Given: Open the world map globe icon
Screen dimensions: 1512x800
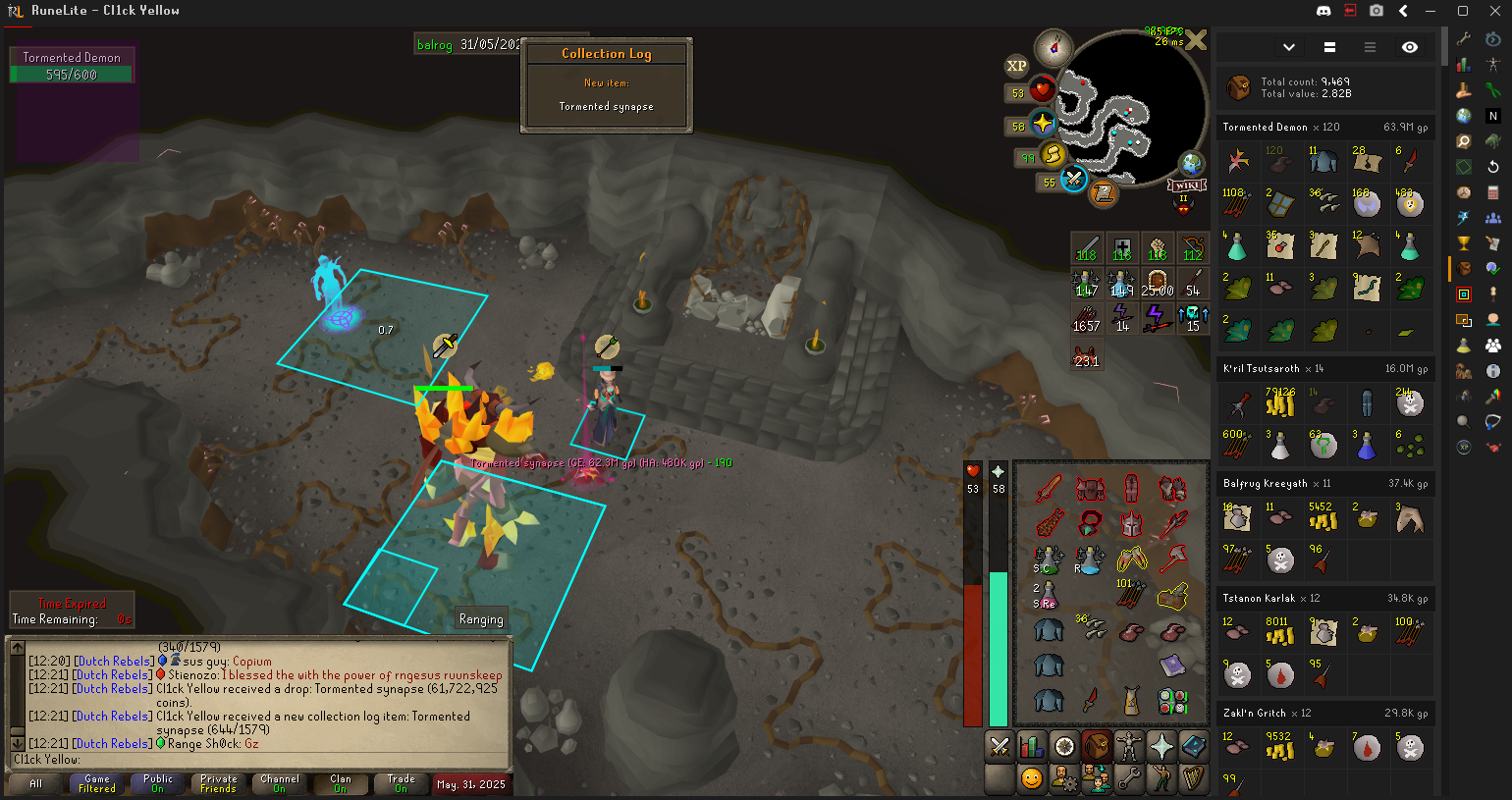Looking at the screenshot, I should pos(1191,163).
